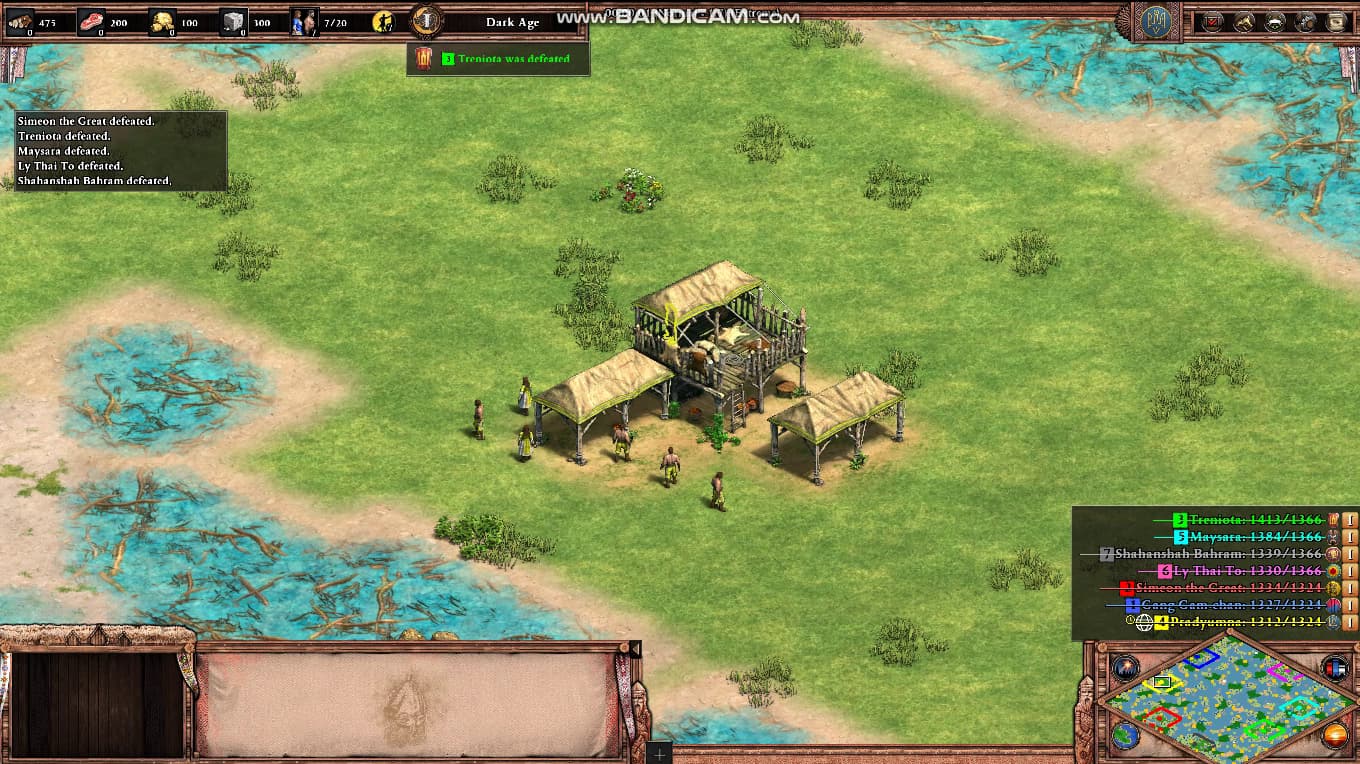Click the Treniota was defeated notification
This screenshot has height=764, width=1360.
pos(498,59)
